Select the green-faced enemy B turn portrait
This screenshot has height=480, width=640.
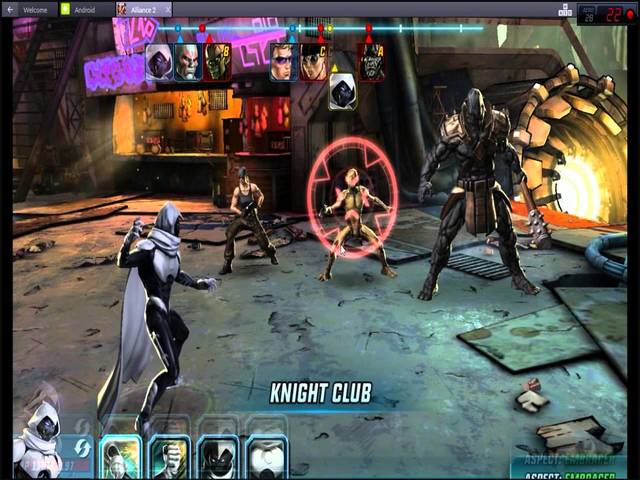217,62
